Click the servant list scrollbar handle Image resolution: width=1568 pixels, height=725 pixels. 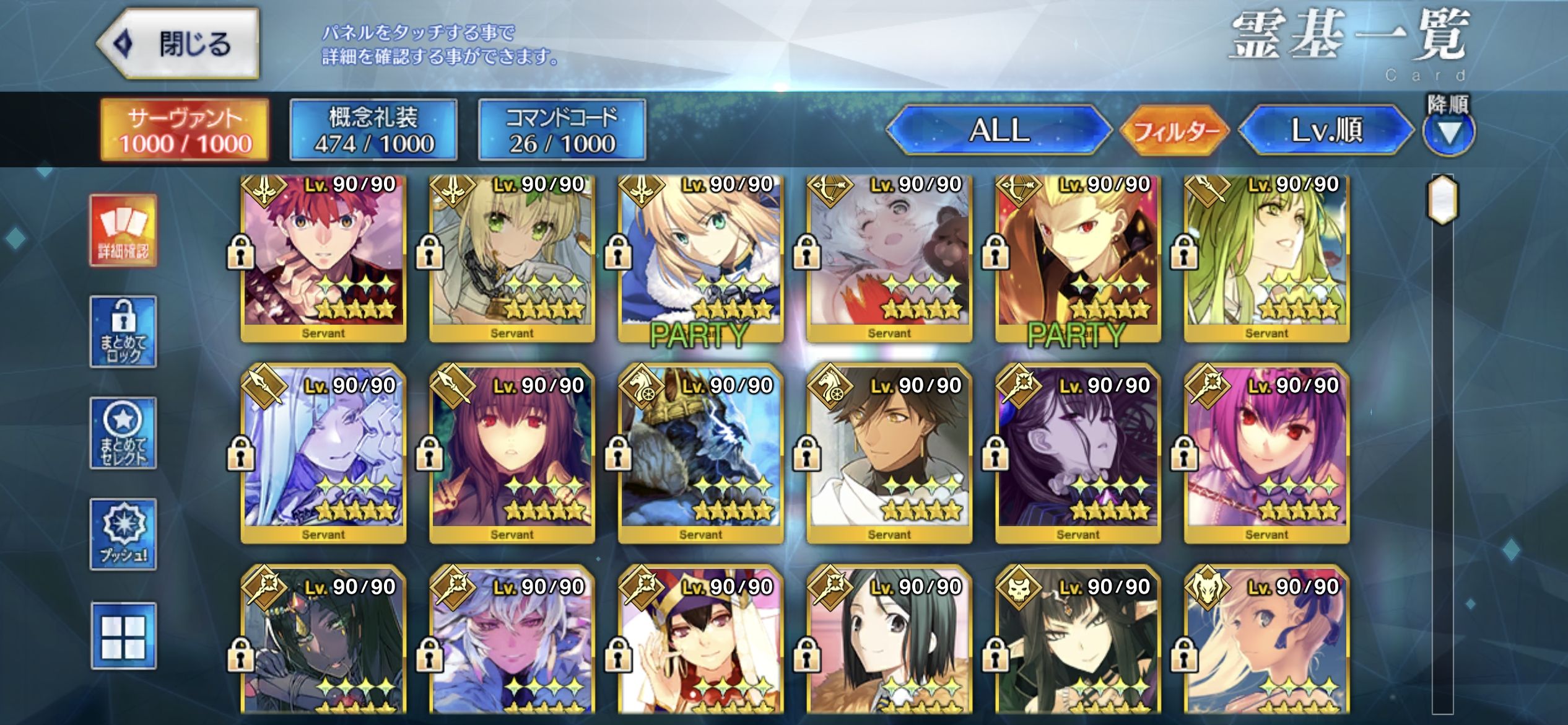[x=1442, y=200]
